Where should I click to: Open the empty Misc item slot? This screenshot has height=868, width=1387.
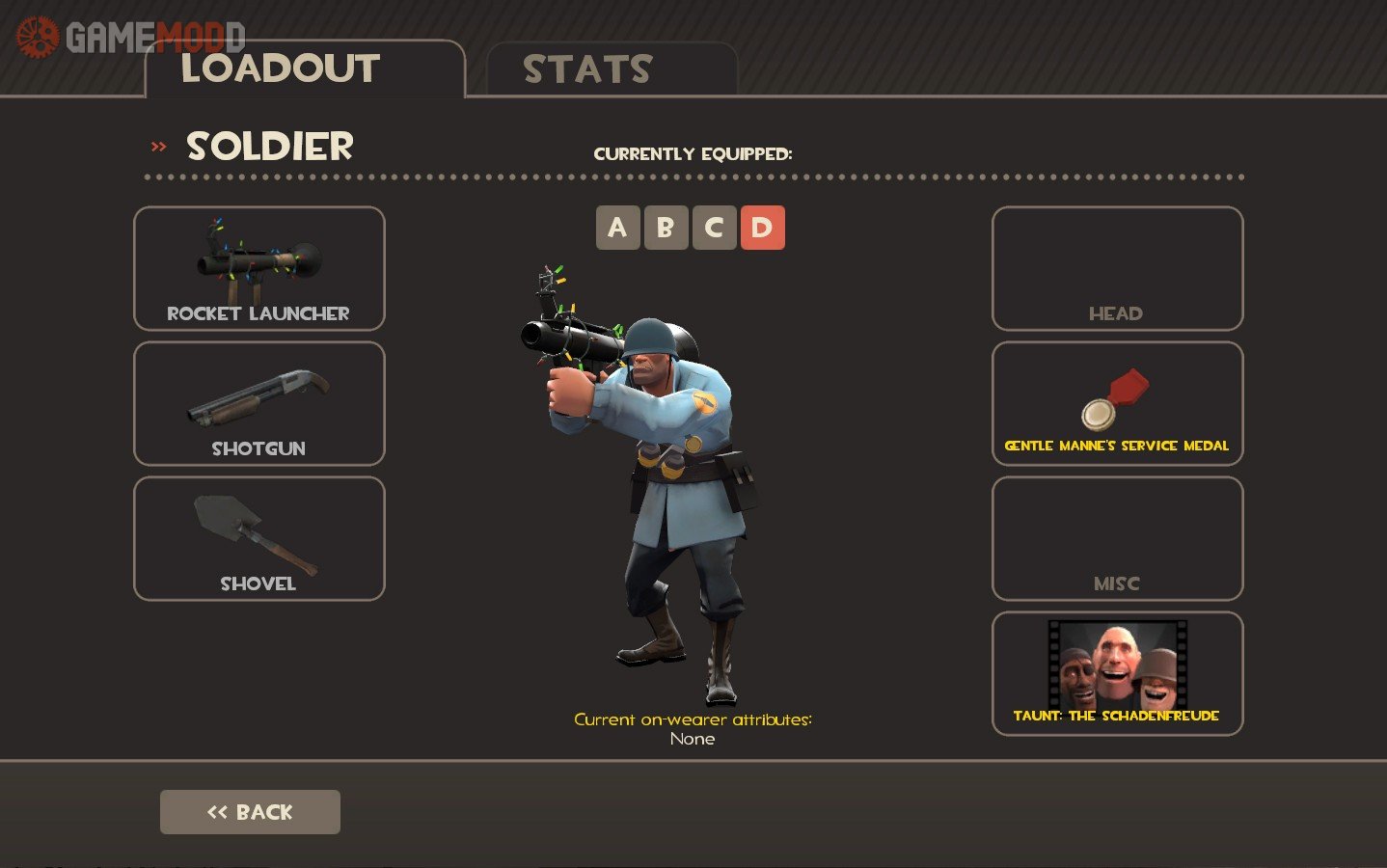point(1117,539)
